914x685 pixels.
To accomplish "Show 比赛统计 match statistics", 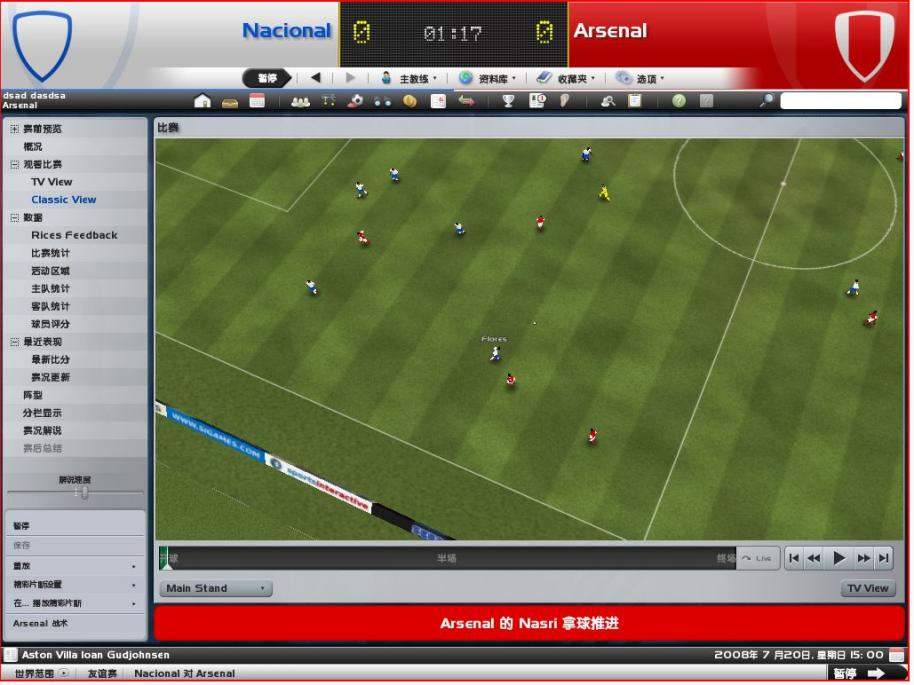I will point(51,253).
